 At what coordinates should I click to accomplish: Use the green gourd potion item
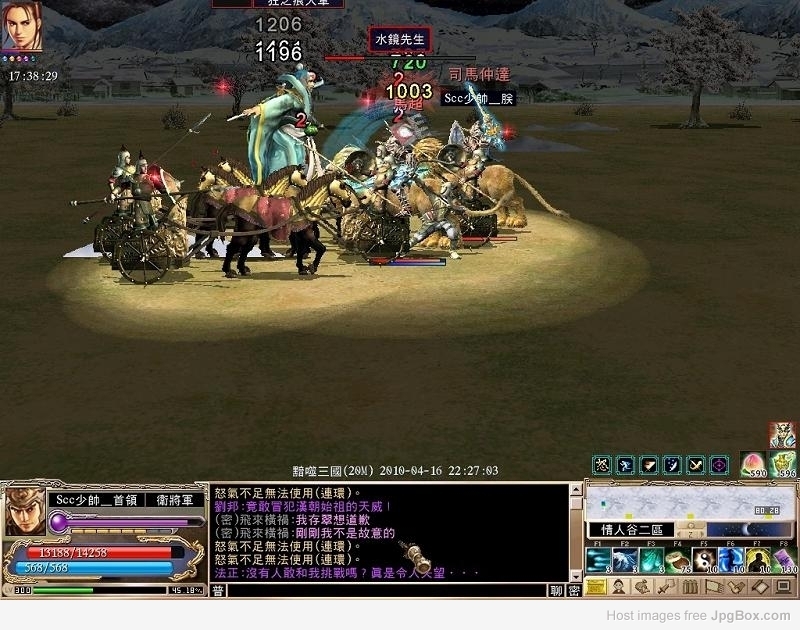tap(783, 465)
